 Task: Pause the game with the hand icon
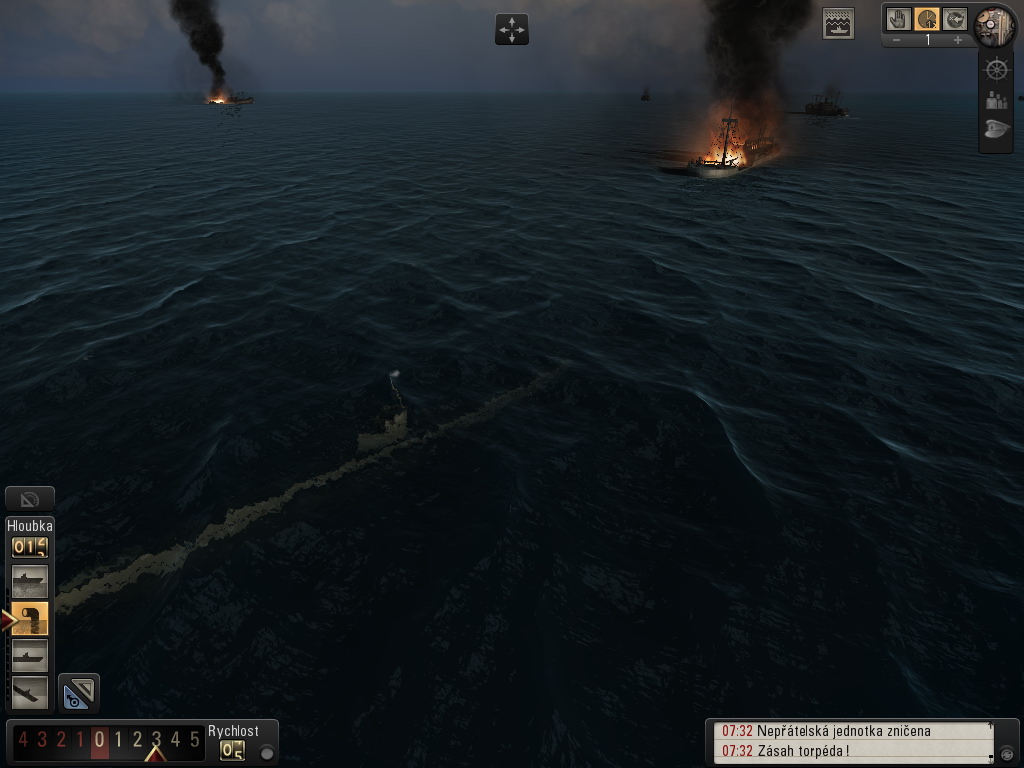coord(899,19)
